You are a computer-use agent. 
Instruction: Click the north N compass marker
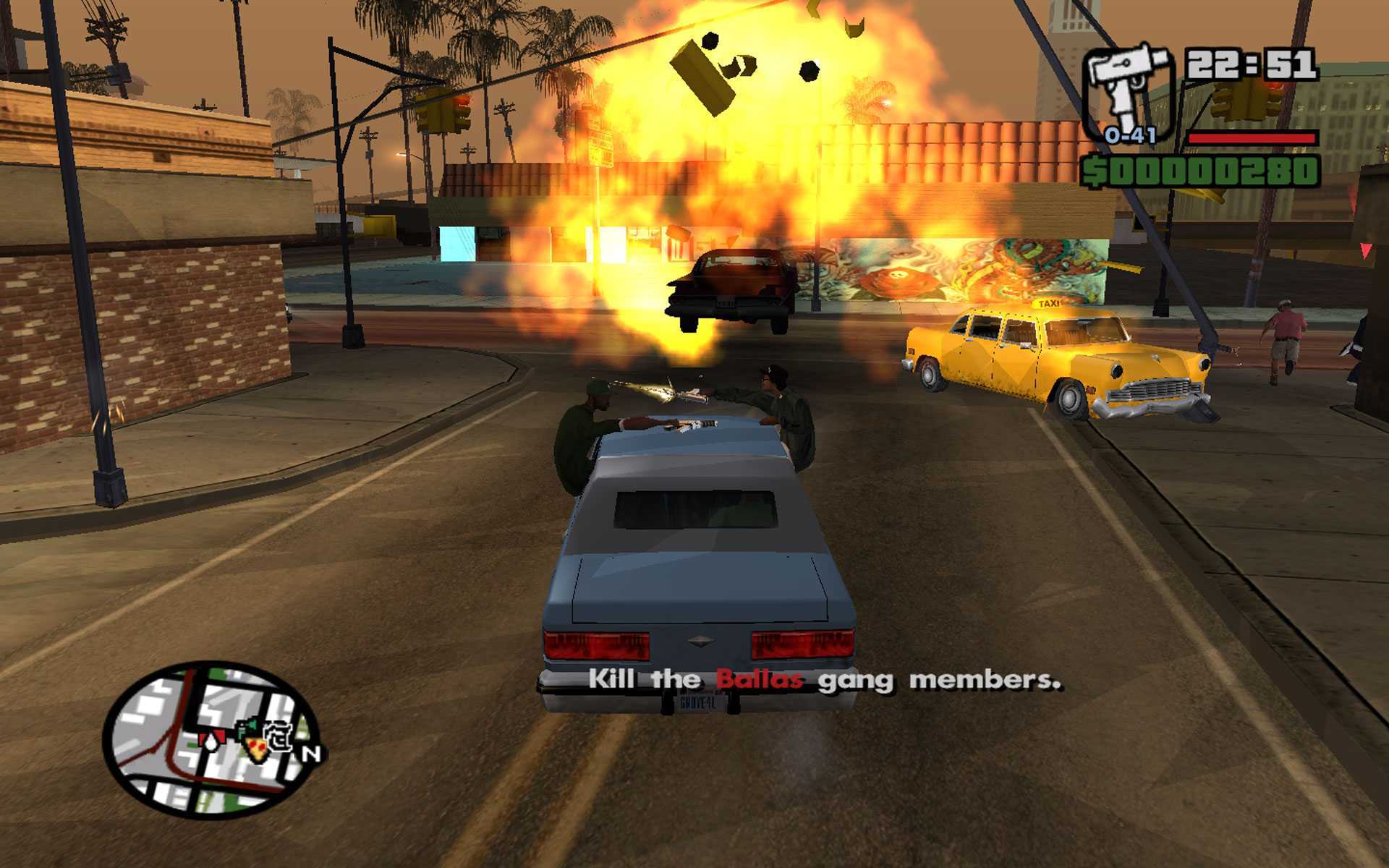point(311,754)
